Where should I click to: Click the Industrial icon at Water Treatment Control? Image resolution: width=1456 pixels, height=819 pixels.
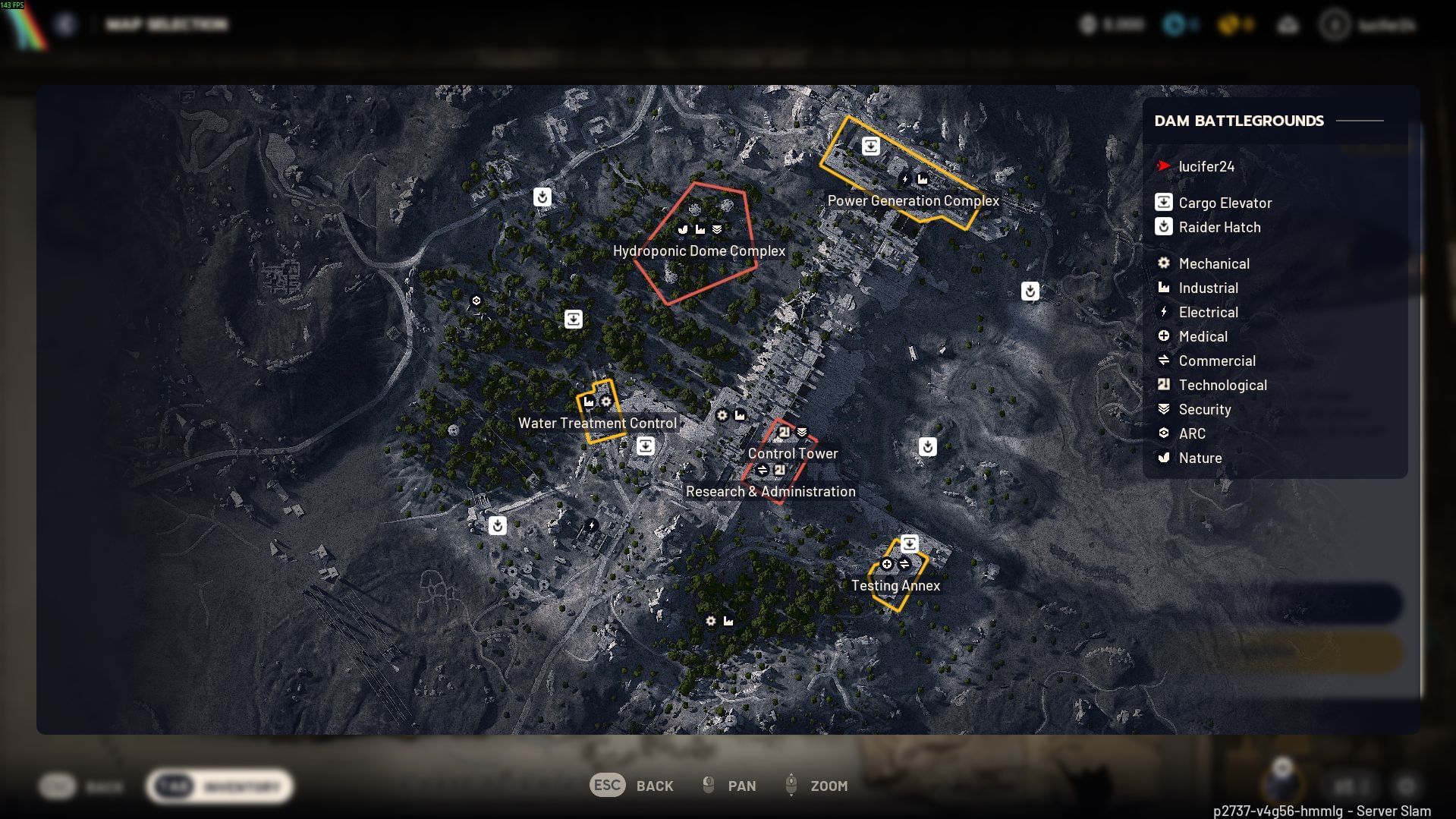(590, 401)
